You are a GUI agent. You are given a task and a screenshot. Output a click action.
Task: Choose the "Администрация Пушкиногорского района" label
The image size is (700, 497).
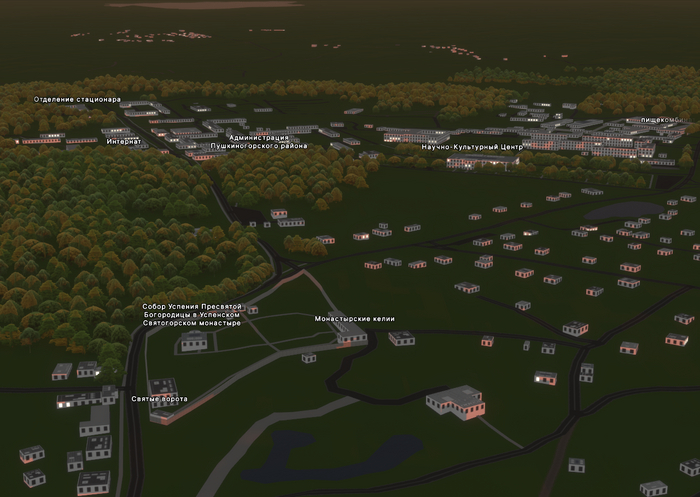coord(258,141)
